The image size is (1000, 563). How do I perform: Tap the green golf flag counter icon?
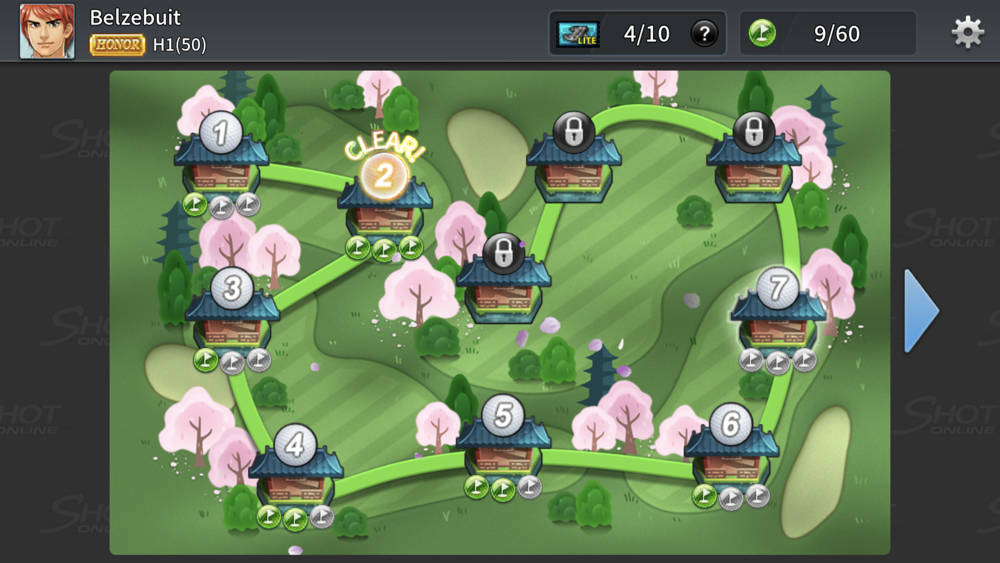pos(762,34)
